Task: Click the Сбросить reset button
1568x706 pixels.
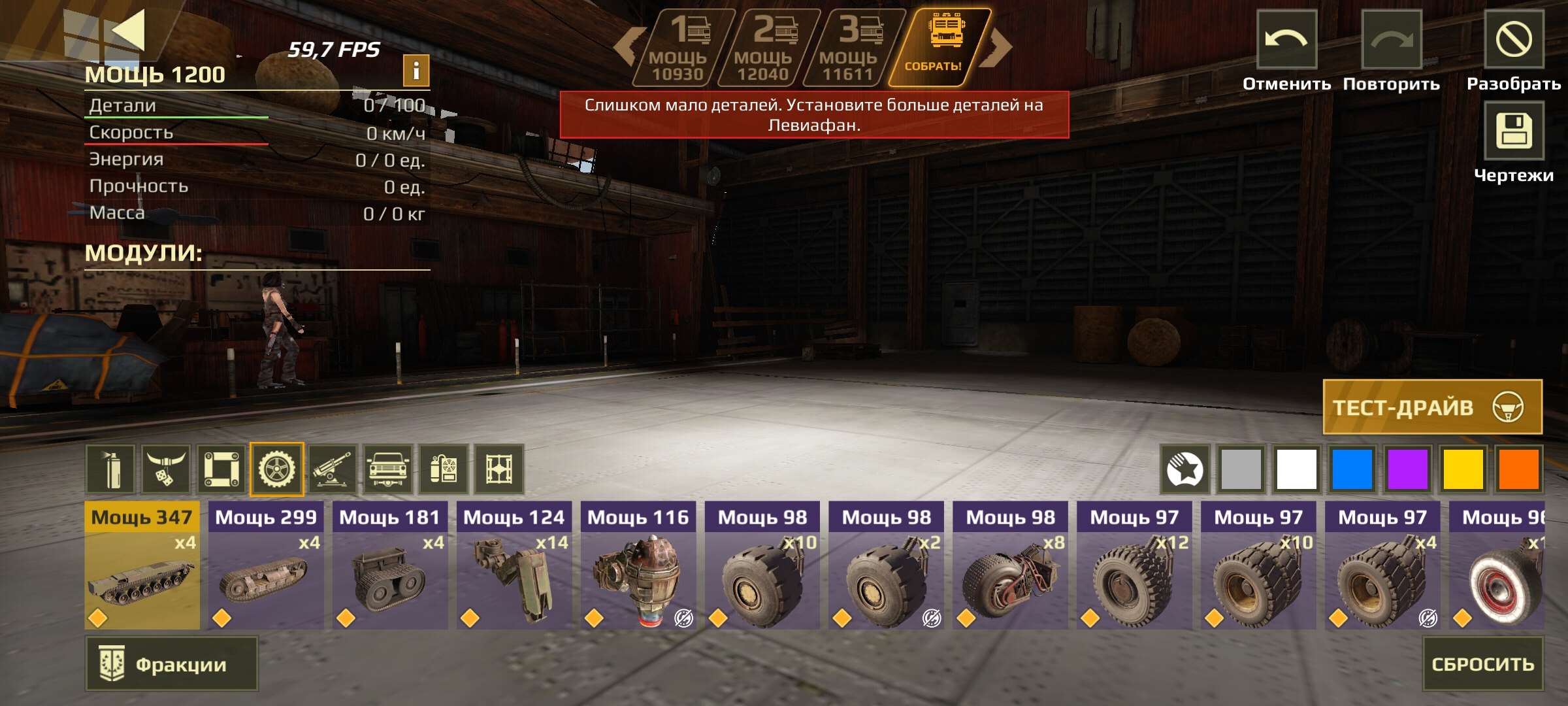Action: pyautogui.click(x=1482, y=664)
